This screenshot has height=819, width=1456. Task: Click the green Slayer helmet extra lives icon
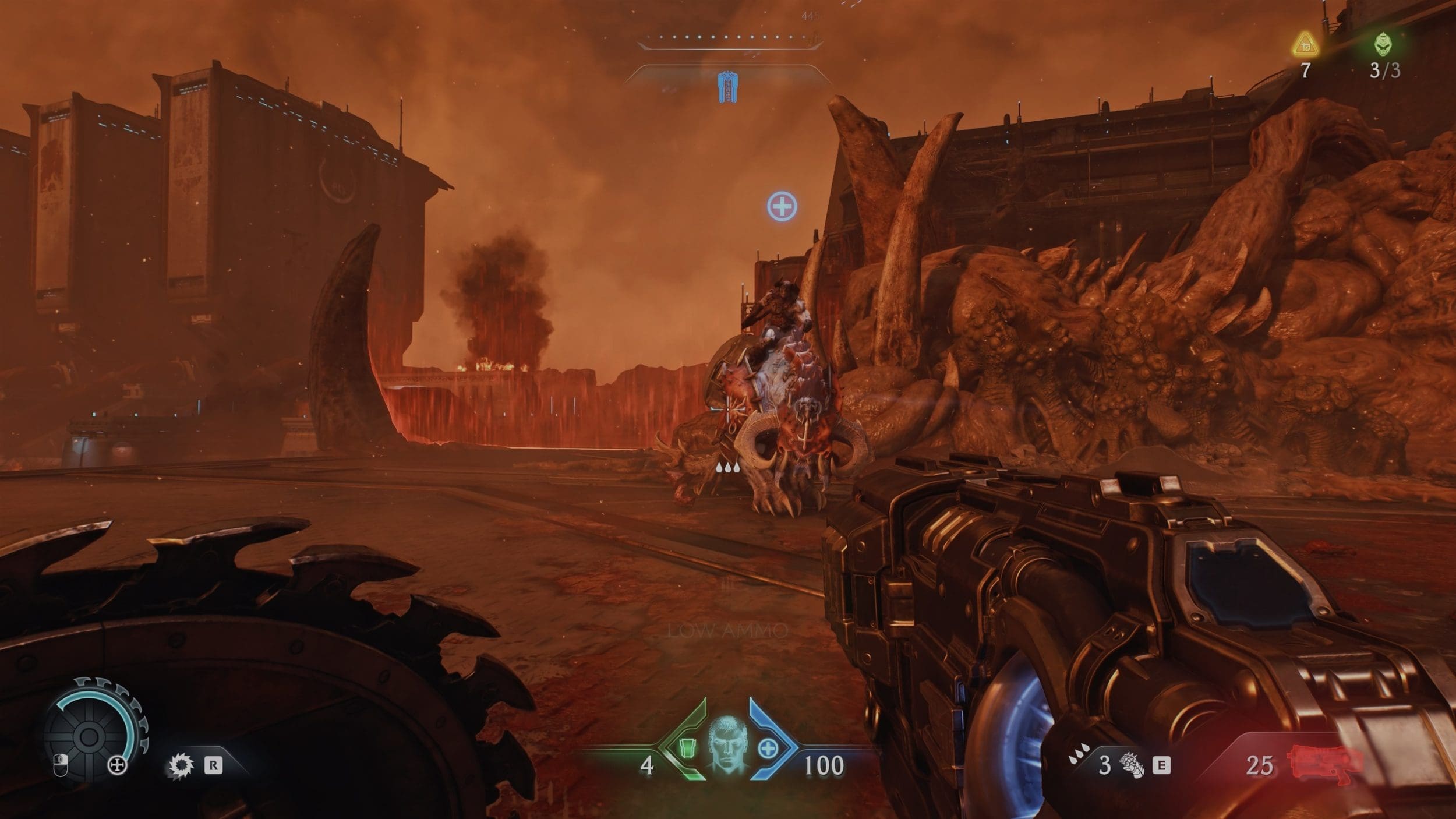point(1384,44)
